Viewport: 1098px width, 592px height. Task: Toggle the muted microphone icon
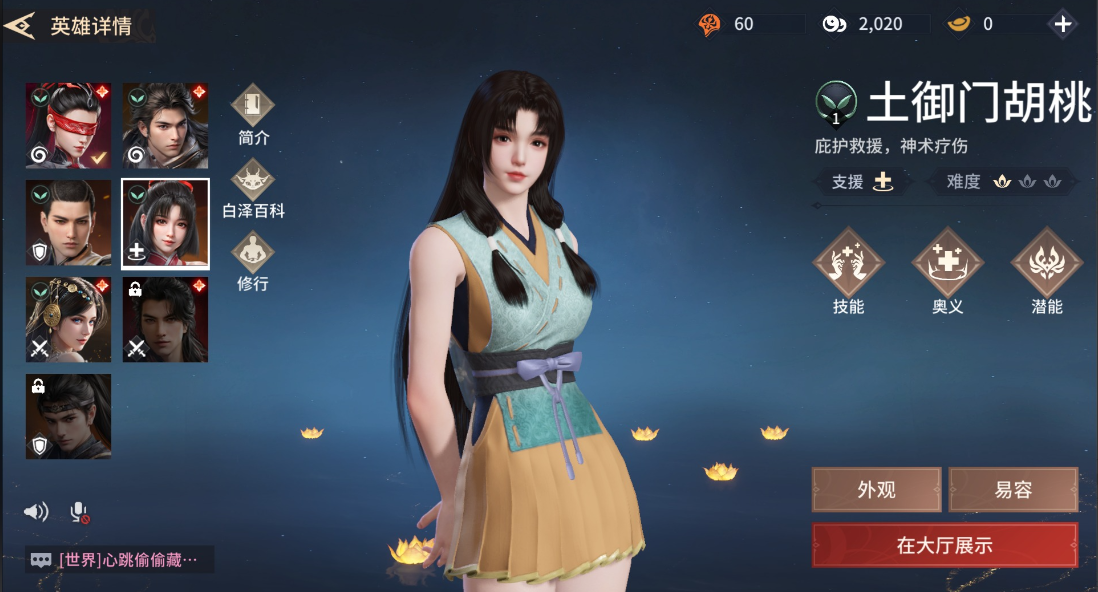79,513
